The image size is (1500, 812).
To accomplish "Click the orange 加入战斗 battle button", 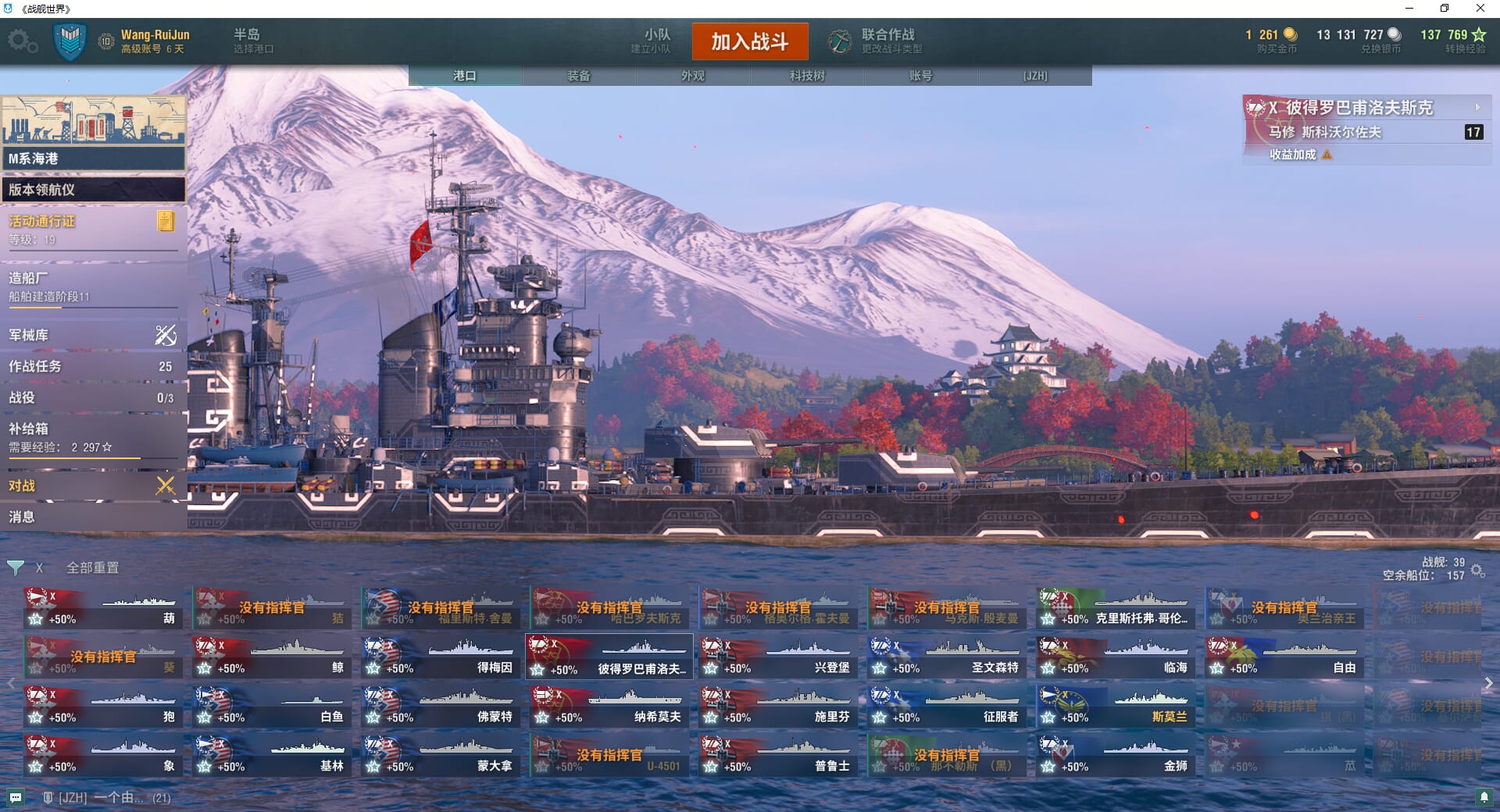I will (749, 41).
